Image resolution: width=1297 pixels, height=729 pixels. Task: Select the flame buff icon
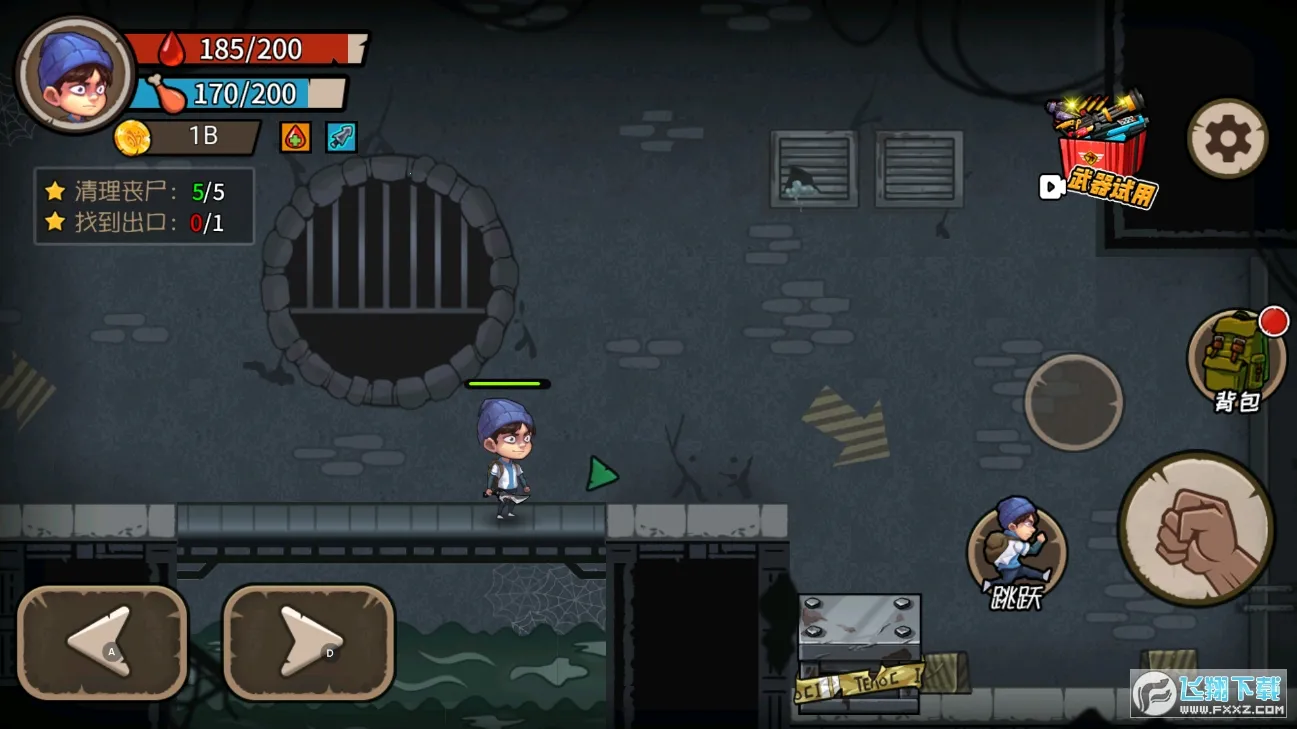[x=295, y=137]
